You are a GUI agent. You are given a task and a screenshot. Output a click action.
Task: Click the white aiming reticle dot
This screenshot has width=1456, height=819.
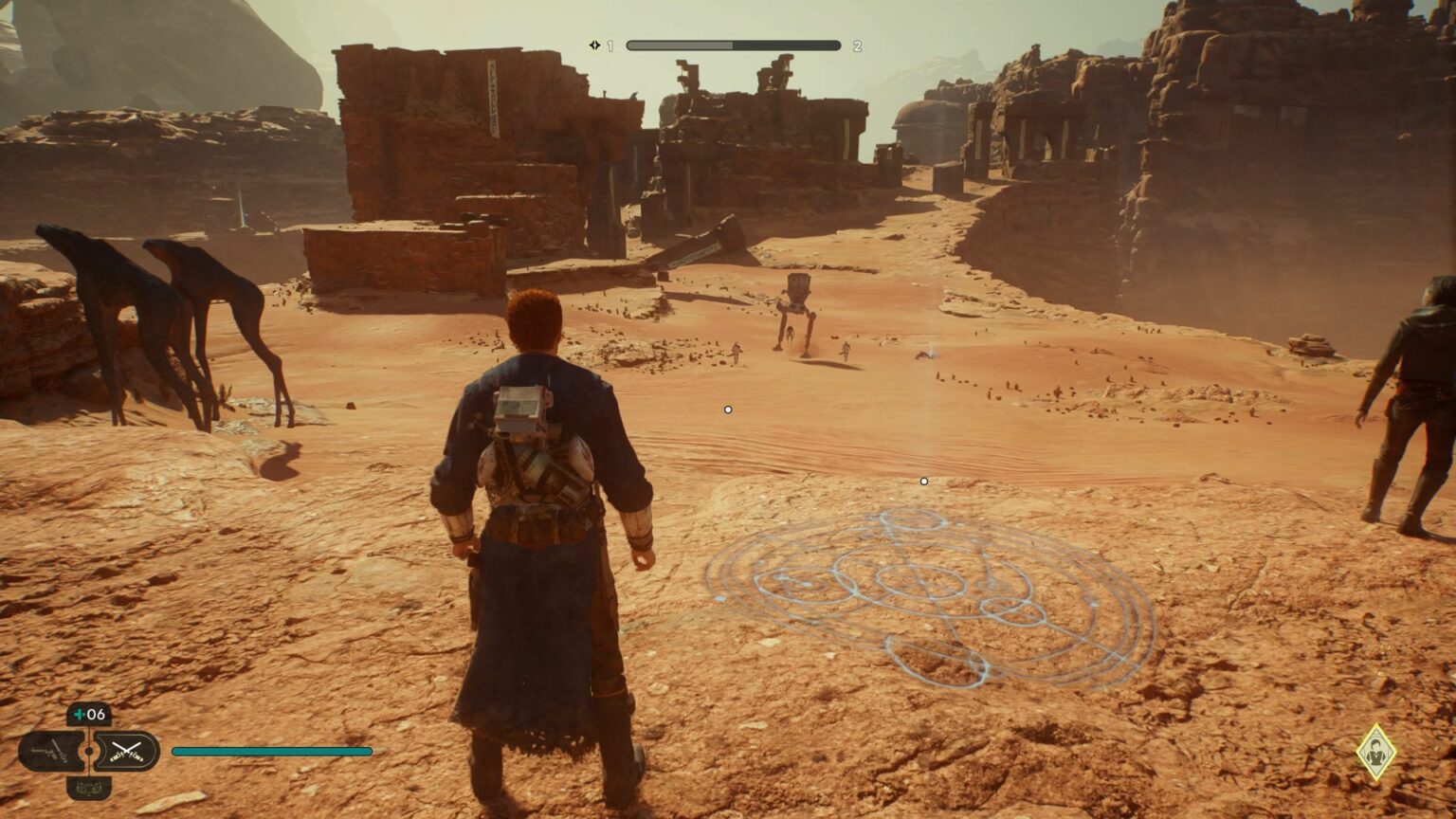point(728,409)
